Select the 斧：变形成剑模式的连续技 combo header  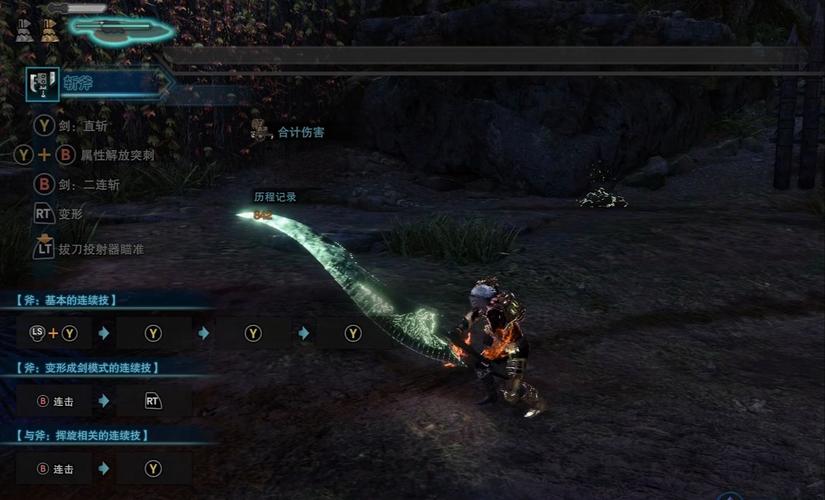[x=88, y=368]
